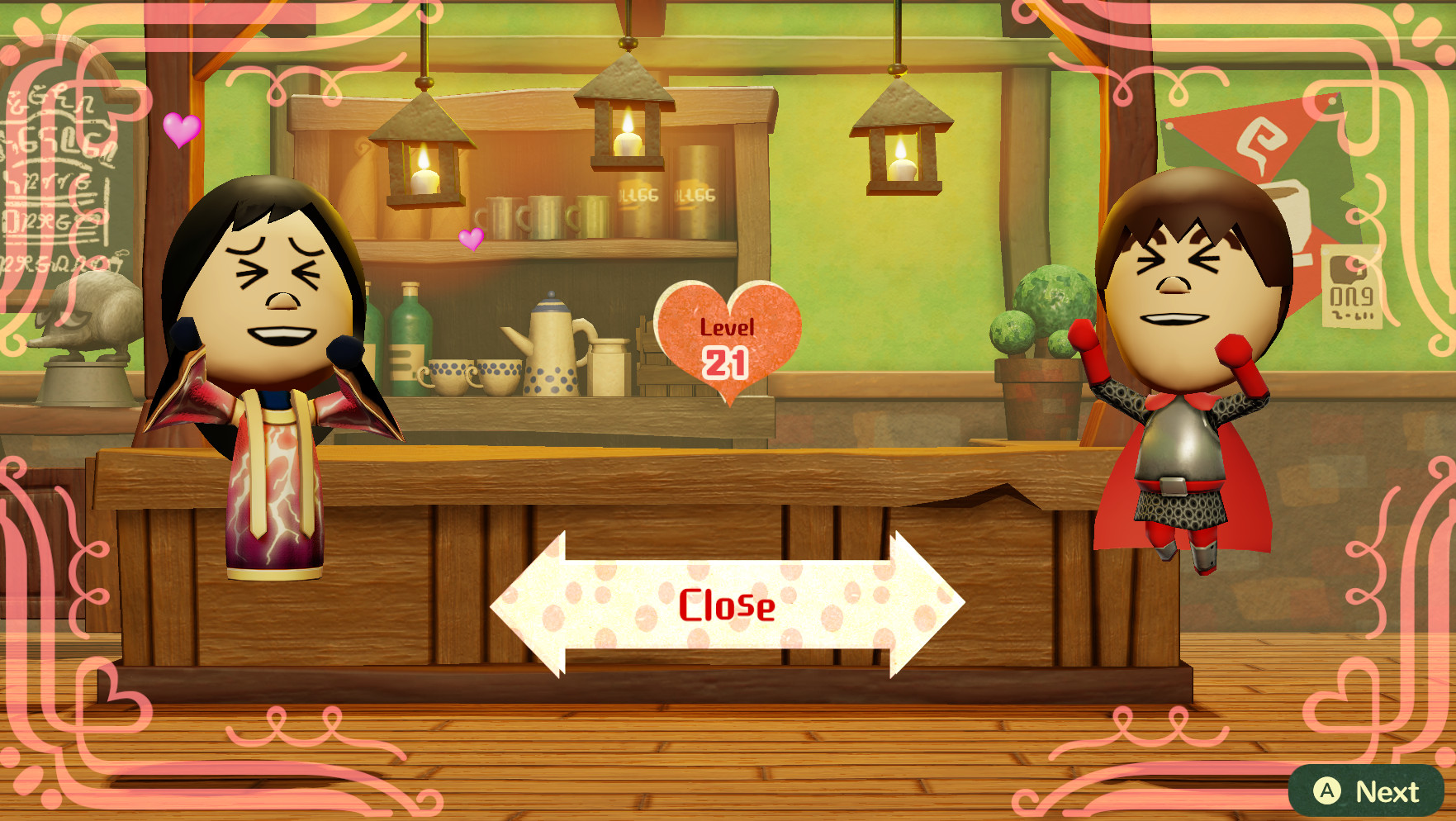Viewport: 1456px width, 821px height.
Task: Click the green A button in Next prompt
Action: point(1328,790)
